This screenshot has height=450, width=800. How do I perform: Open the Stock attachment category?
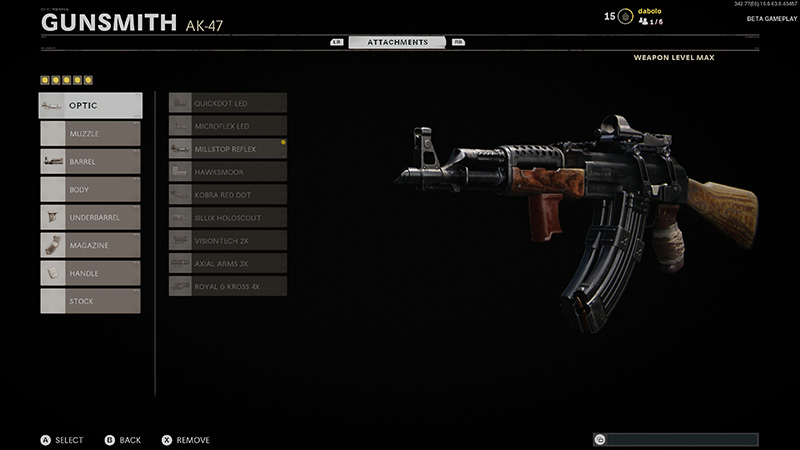[90, 301]
